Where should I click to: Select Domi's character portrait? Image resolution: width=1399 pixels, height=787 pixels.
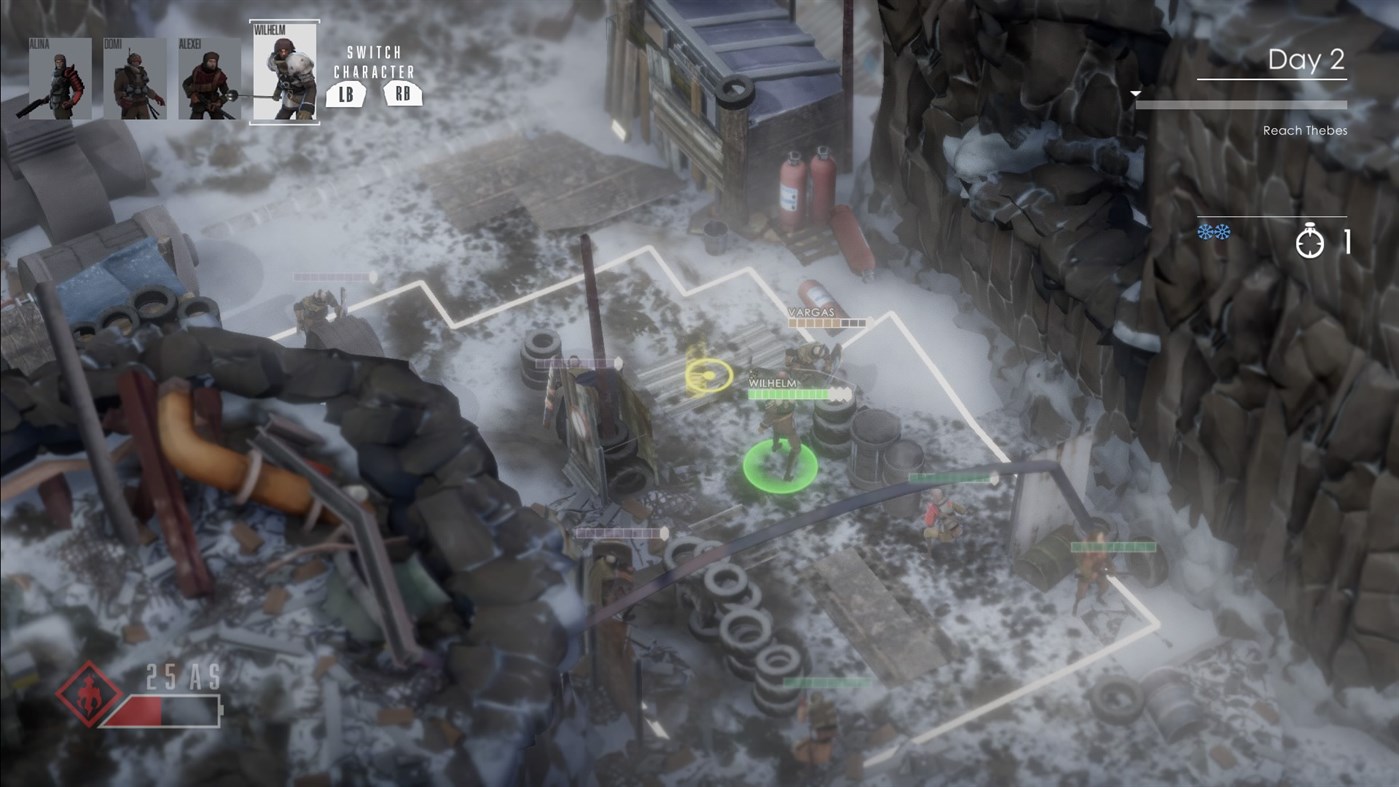point(134,77)
